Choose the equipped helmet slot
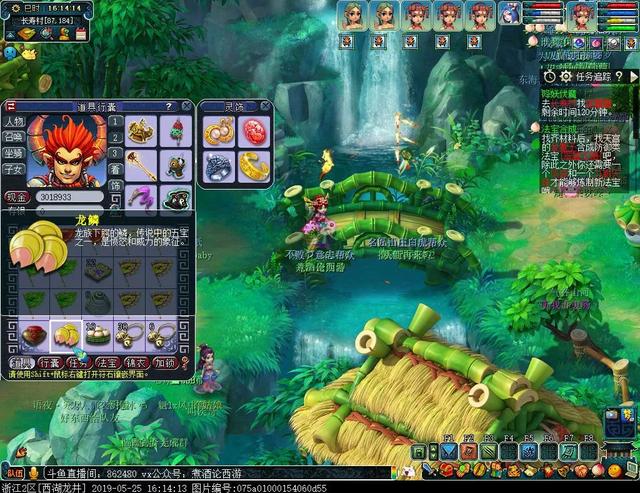 [x=141, y=131]
